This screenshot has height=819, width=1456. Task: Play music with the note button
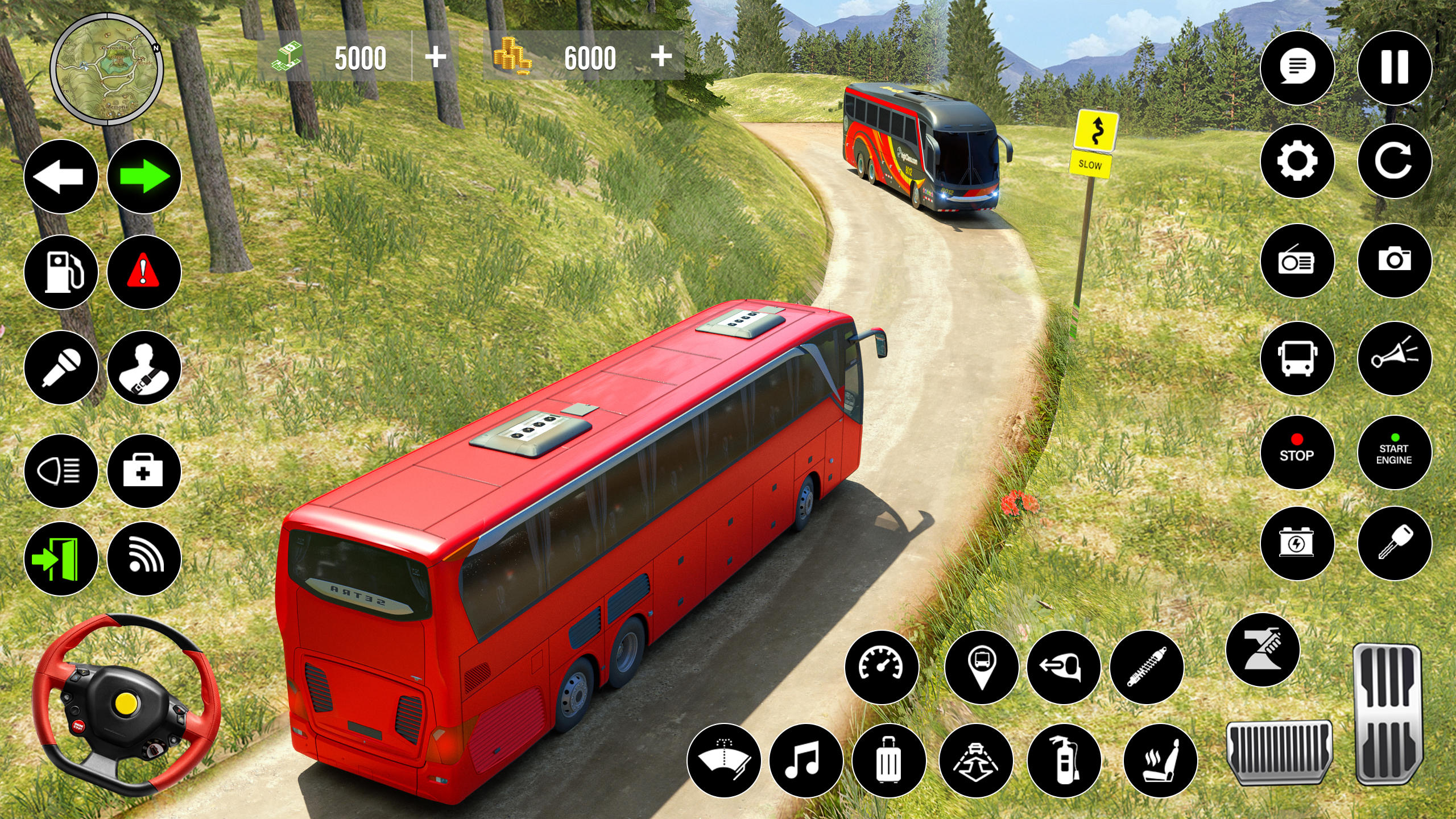[806, 760]
